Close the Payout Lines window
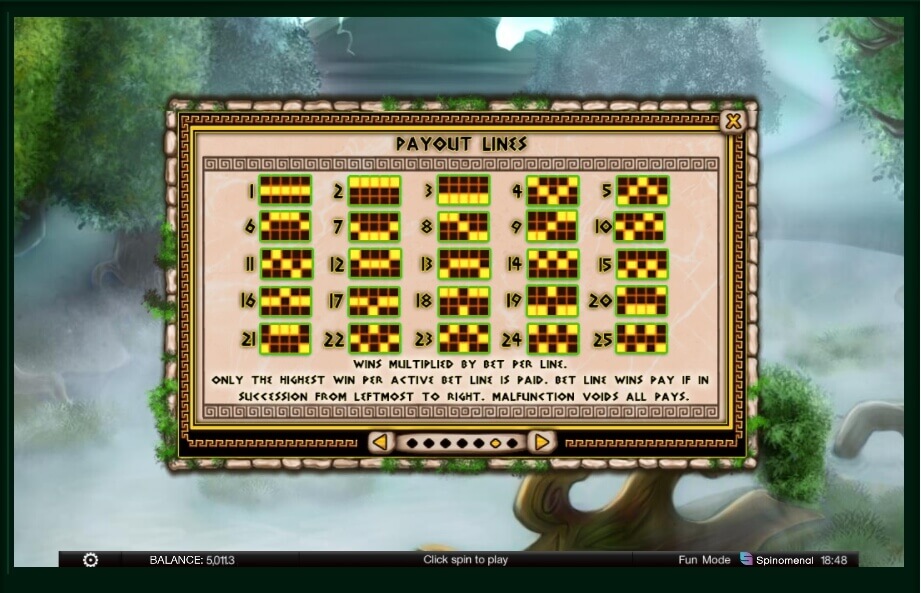 click(733, 122)
